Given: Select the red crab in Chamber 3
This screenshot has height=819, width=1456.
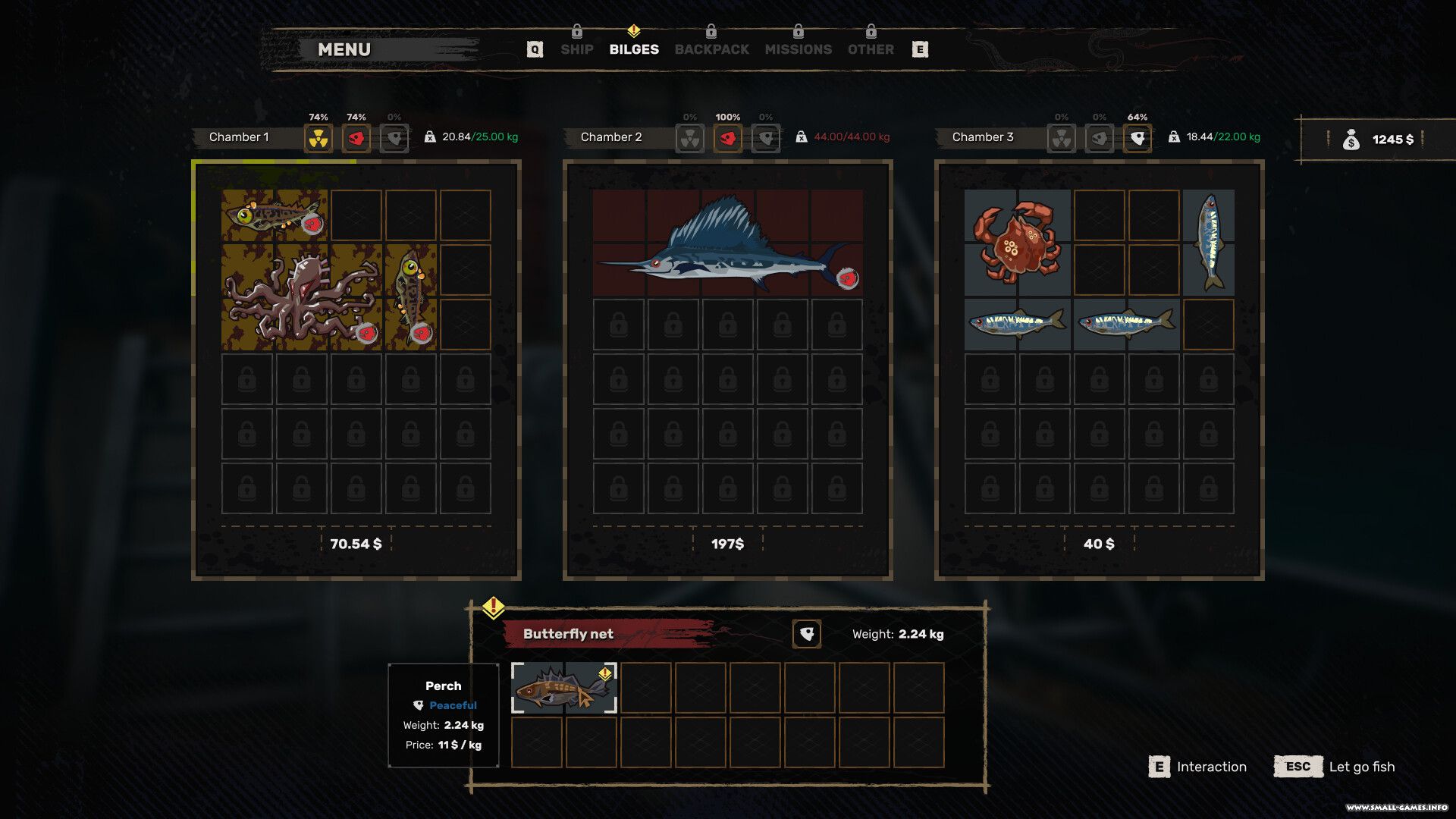Looking at the screenshot, I should [x=1016, y=242].
